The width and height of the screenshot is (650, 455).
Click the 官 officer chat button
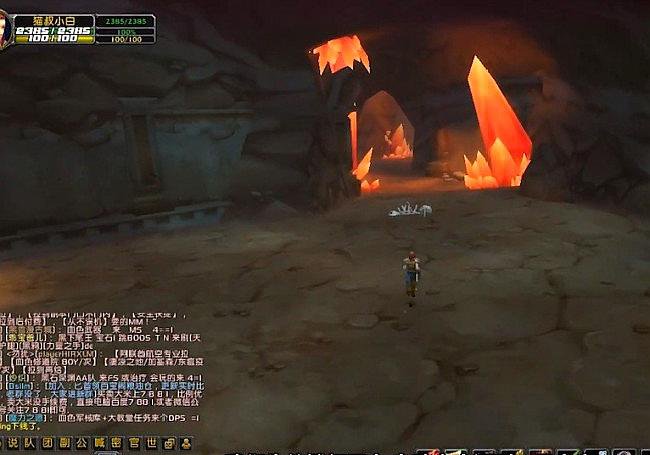coord(134,443)
